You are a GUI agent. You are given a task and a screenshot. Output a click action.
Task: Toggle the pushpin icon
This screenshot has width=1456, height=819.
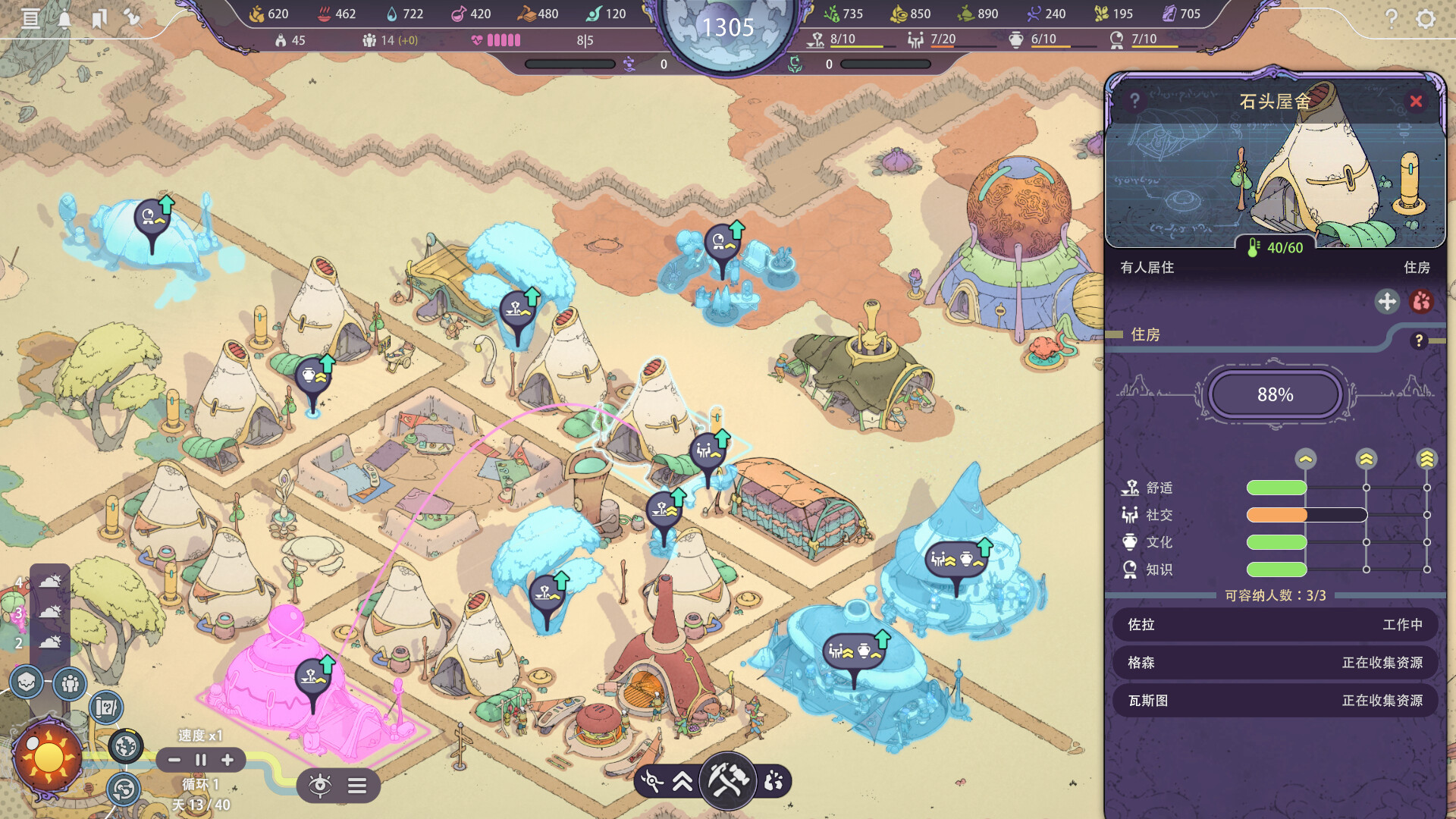point(132,17)
